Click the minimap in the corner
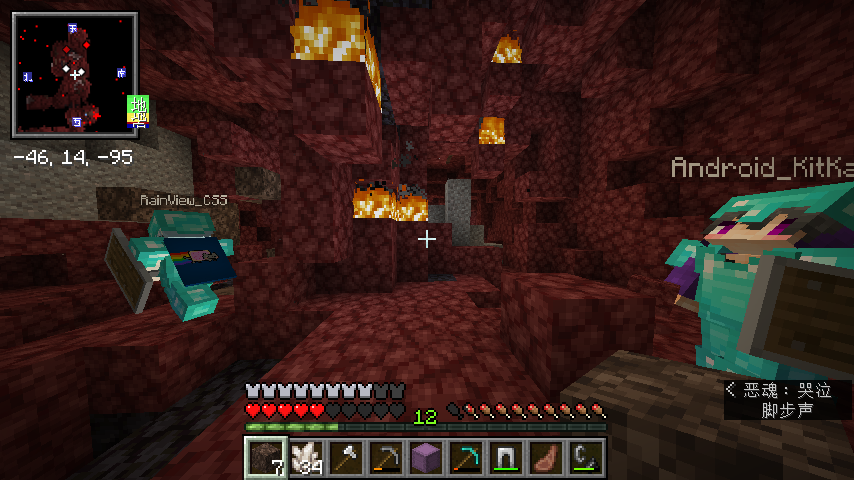 pos(75,75)
